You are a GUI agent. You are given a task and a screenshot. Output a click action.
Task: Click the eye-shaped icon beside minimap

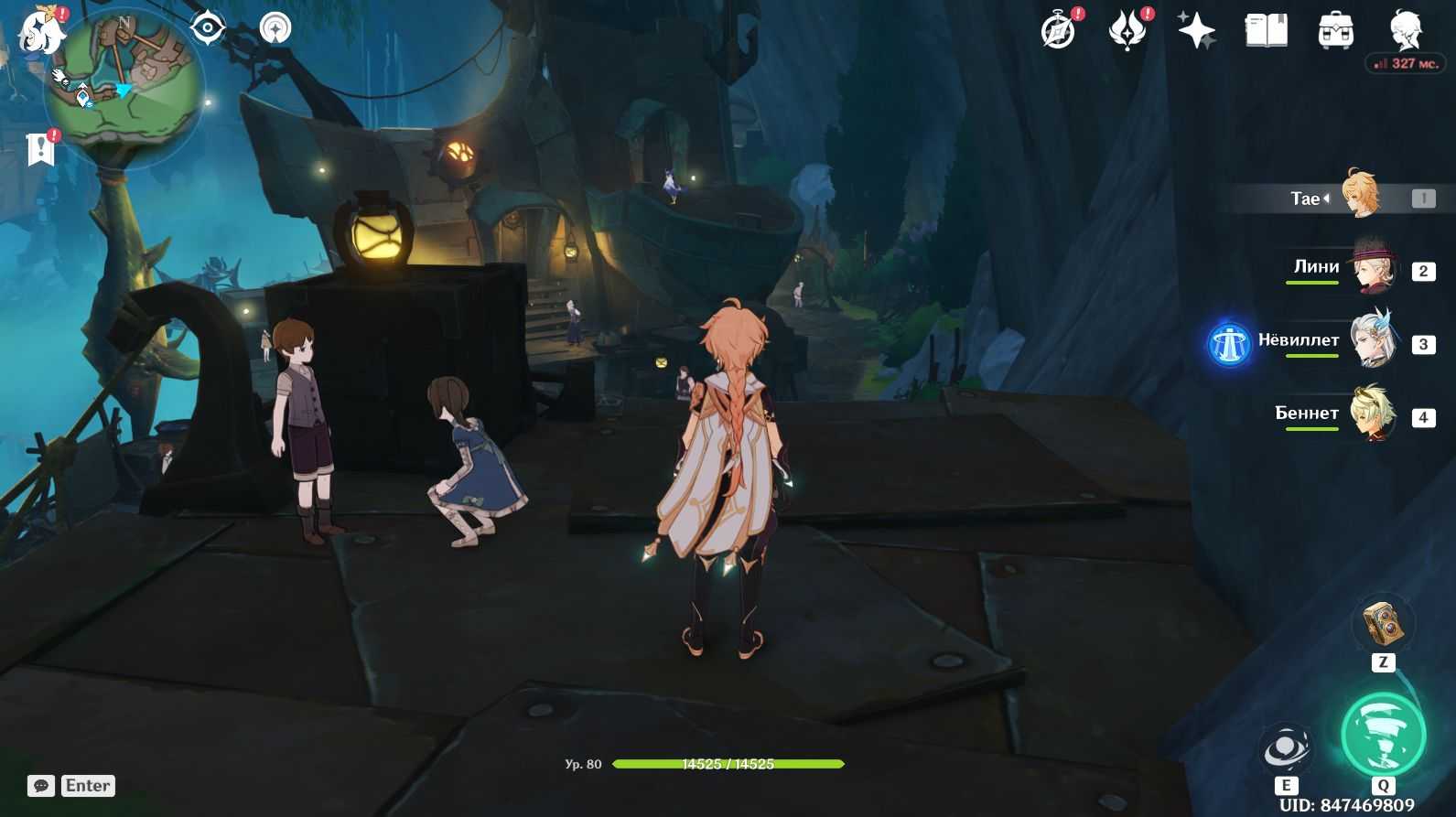point(208,28)
